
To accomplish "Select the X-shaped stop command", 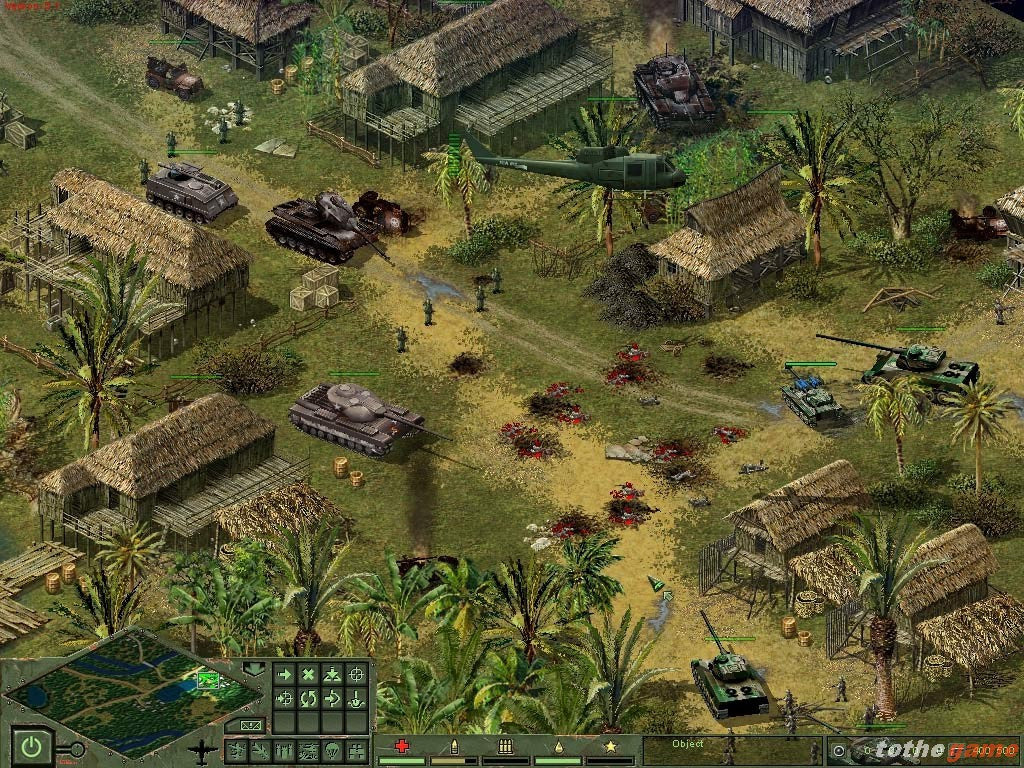I will (308, 675).
